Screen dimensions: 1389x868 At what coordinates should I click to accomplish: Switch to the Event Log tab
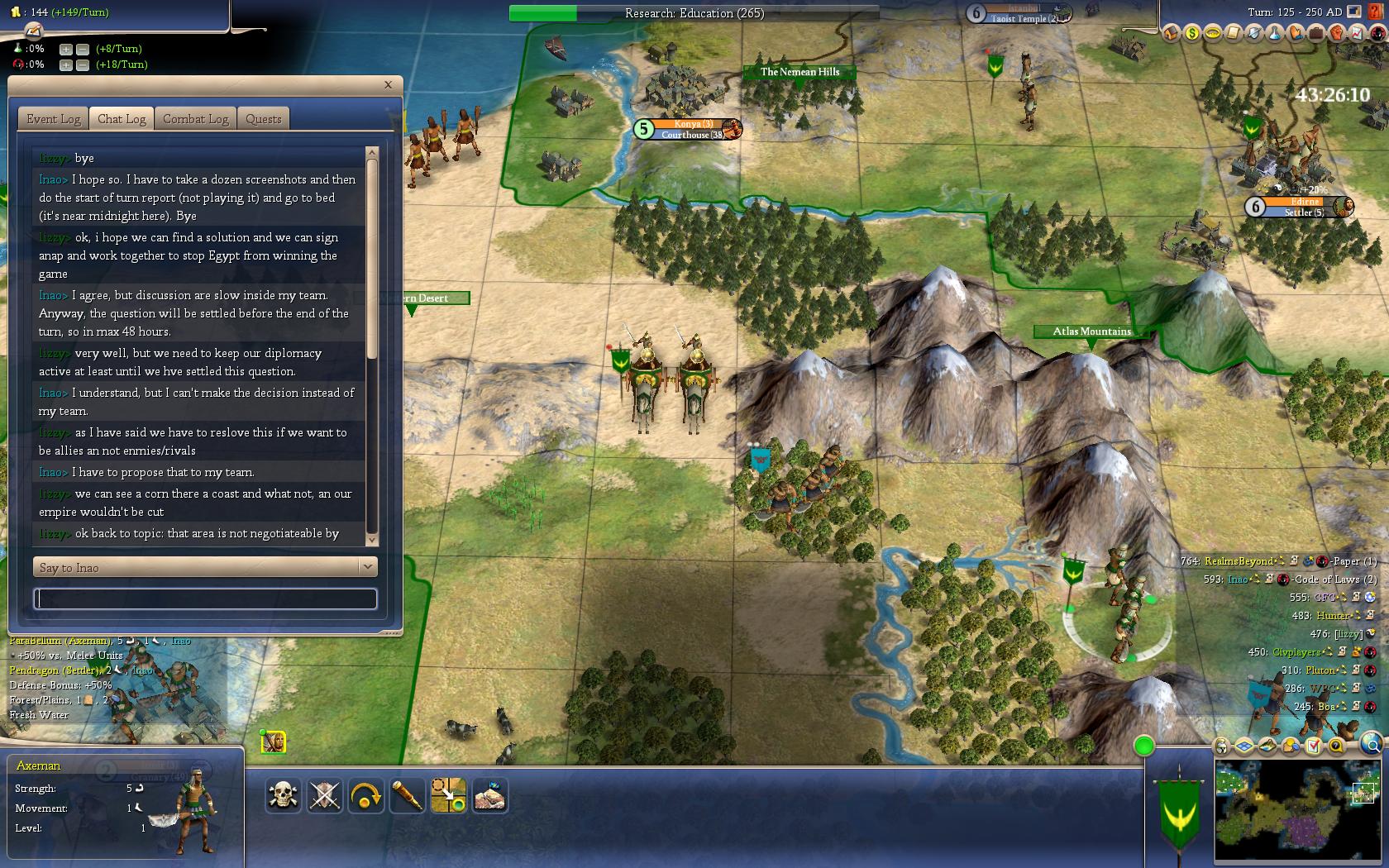54,119
